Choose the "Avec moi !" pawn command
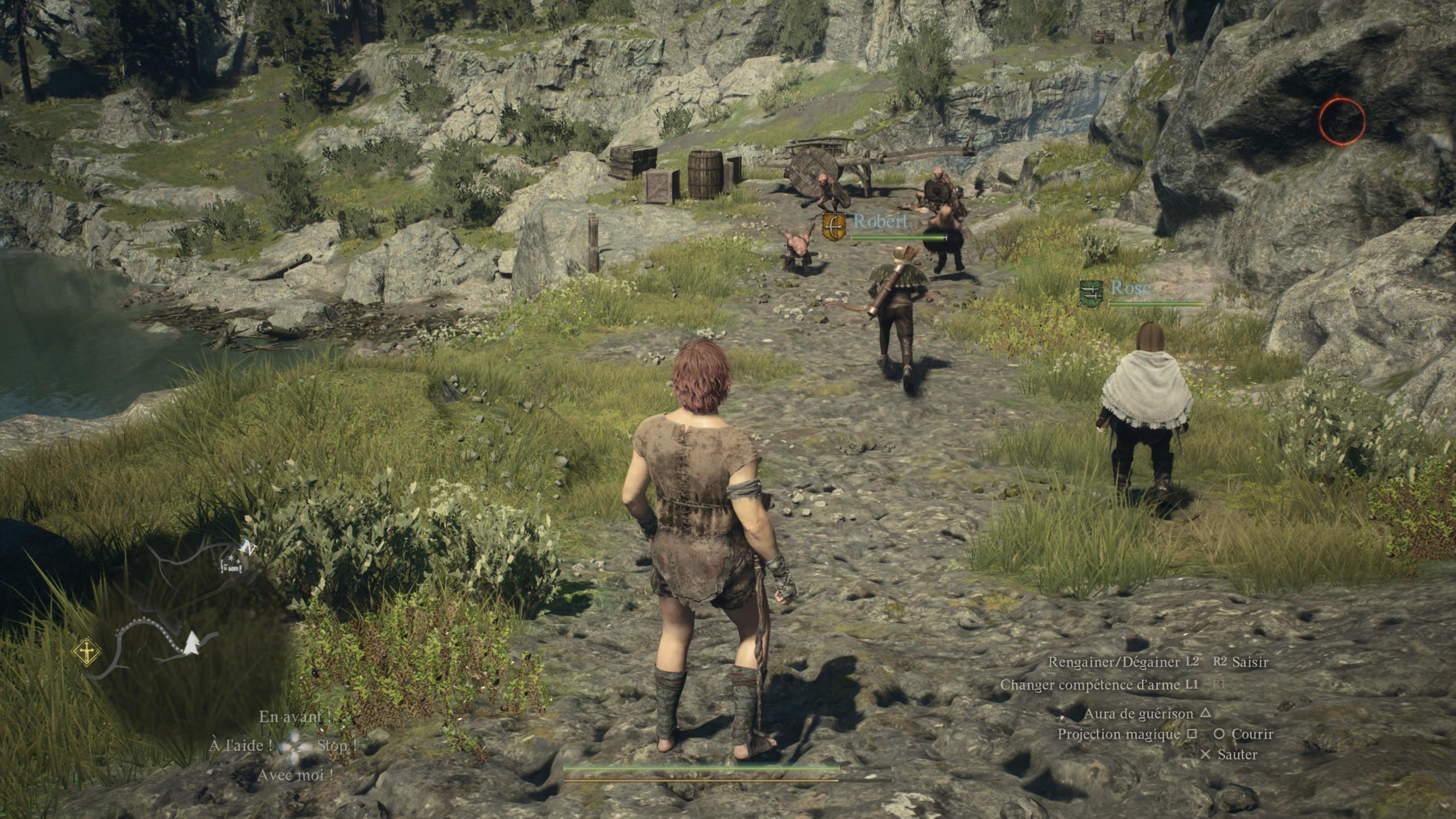Image resolution: width=1456 pixels, height=819 pixels. [x=295, y=775]
